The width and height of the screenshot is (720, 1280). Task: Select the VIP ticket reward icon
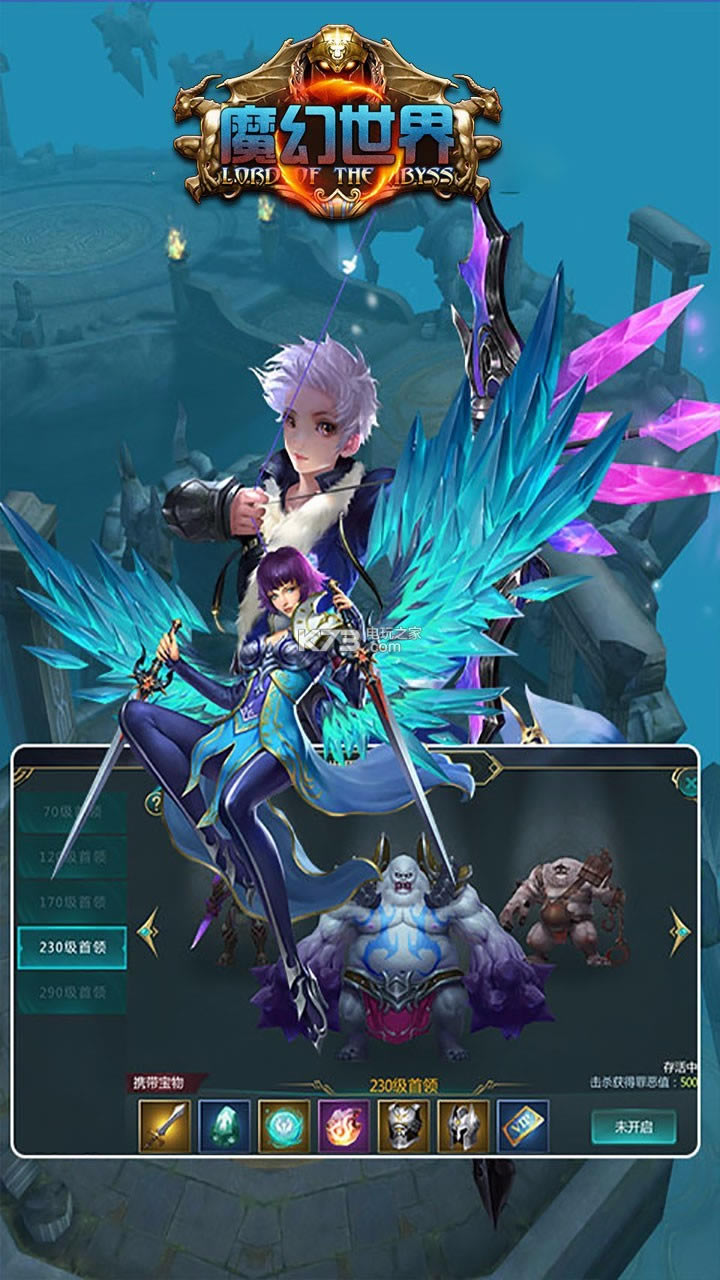tap(523, 1126)
